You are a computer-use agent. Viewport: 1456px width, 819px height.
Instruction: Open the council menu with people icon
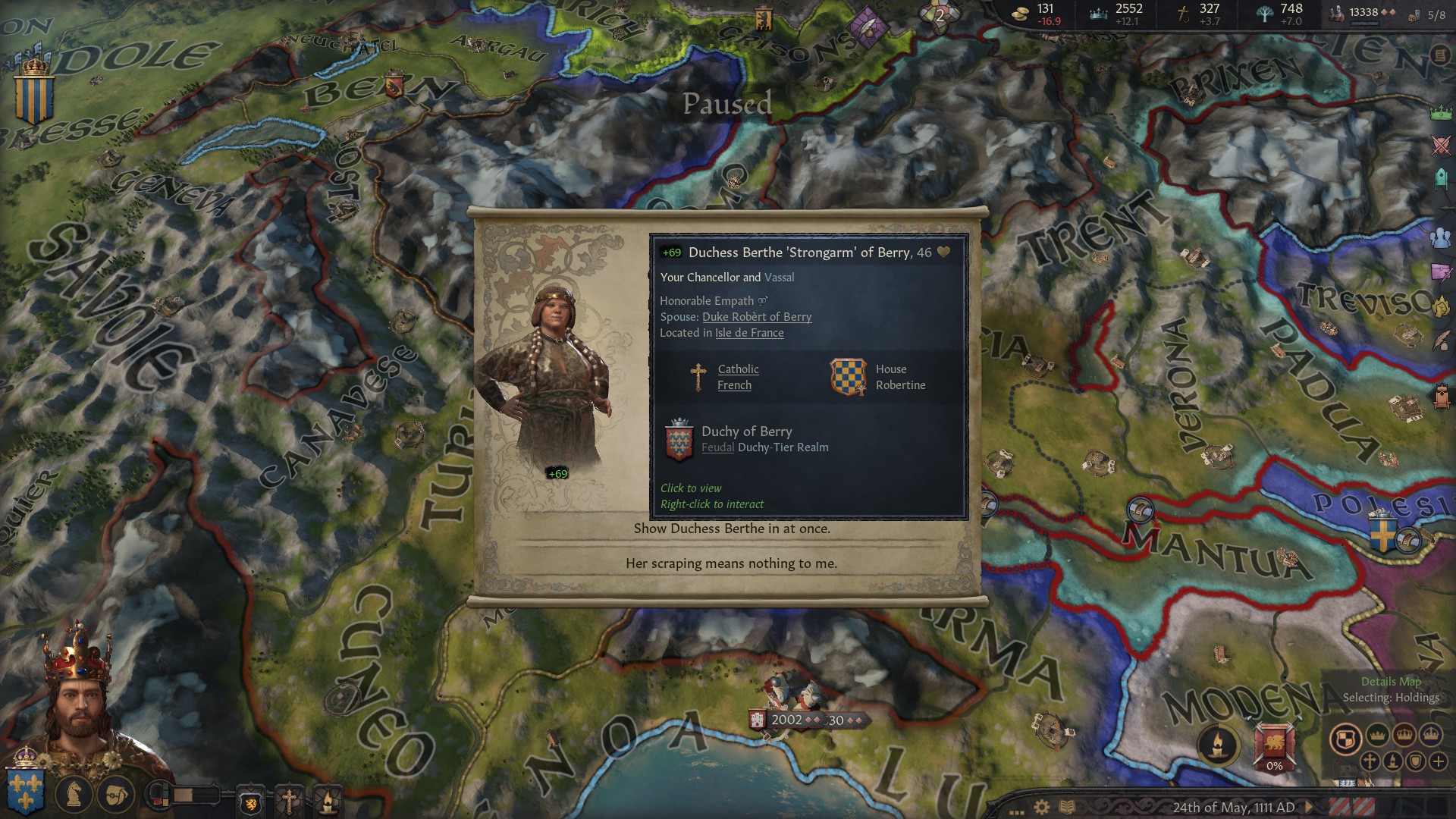[1440, 237]
